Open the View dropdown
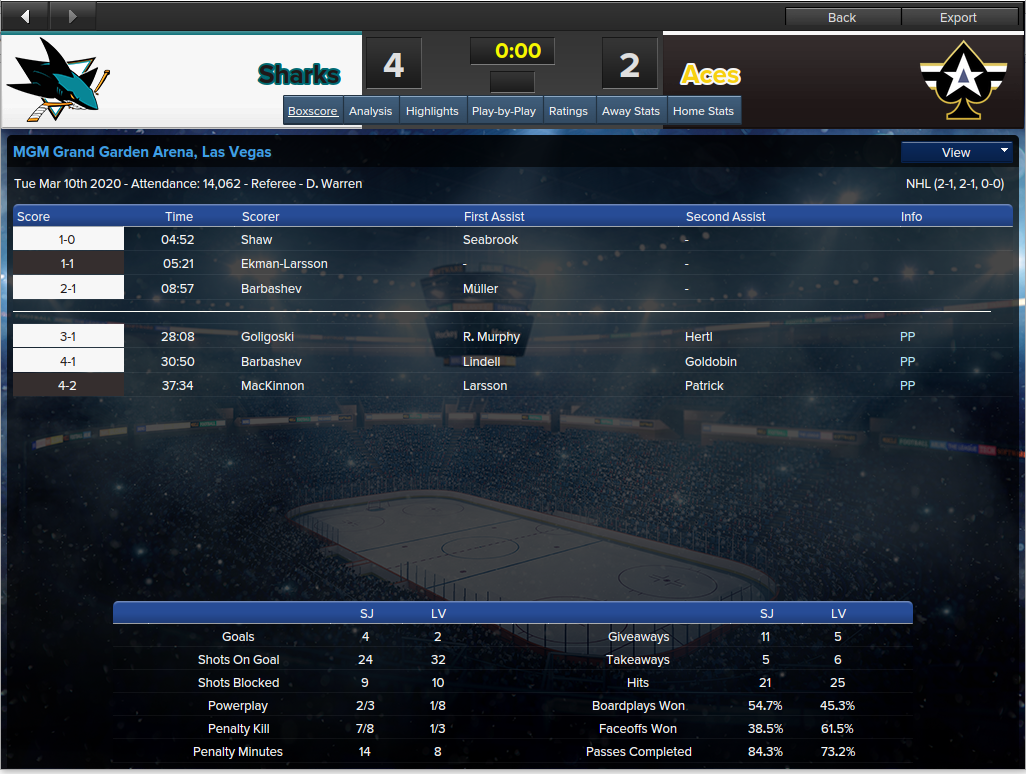The image size is (1026, 774). tap(956, 153)
